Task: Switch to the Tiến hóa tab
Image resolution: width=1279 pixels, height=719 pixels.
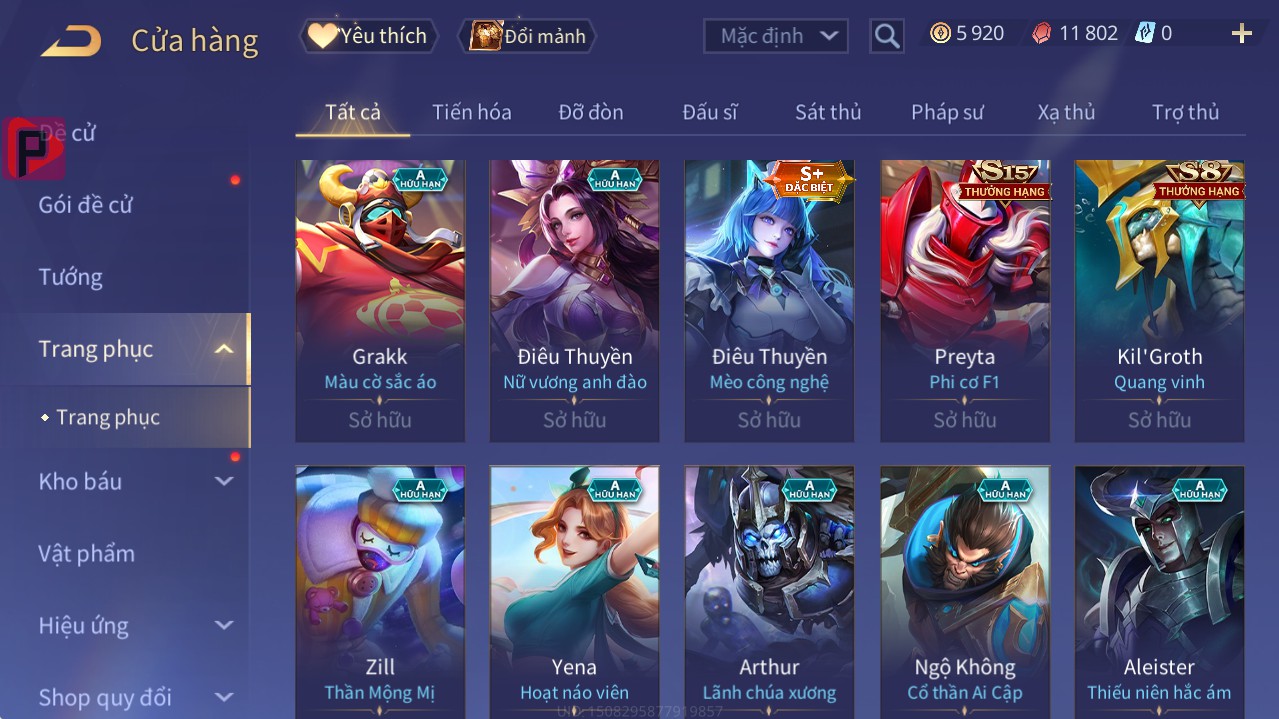Action: pyautogui.click(x=471, y=112)
